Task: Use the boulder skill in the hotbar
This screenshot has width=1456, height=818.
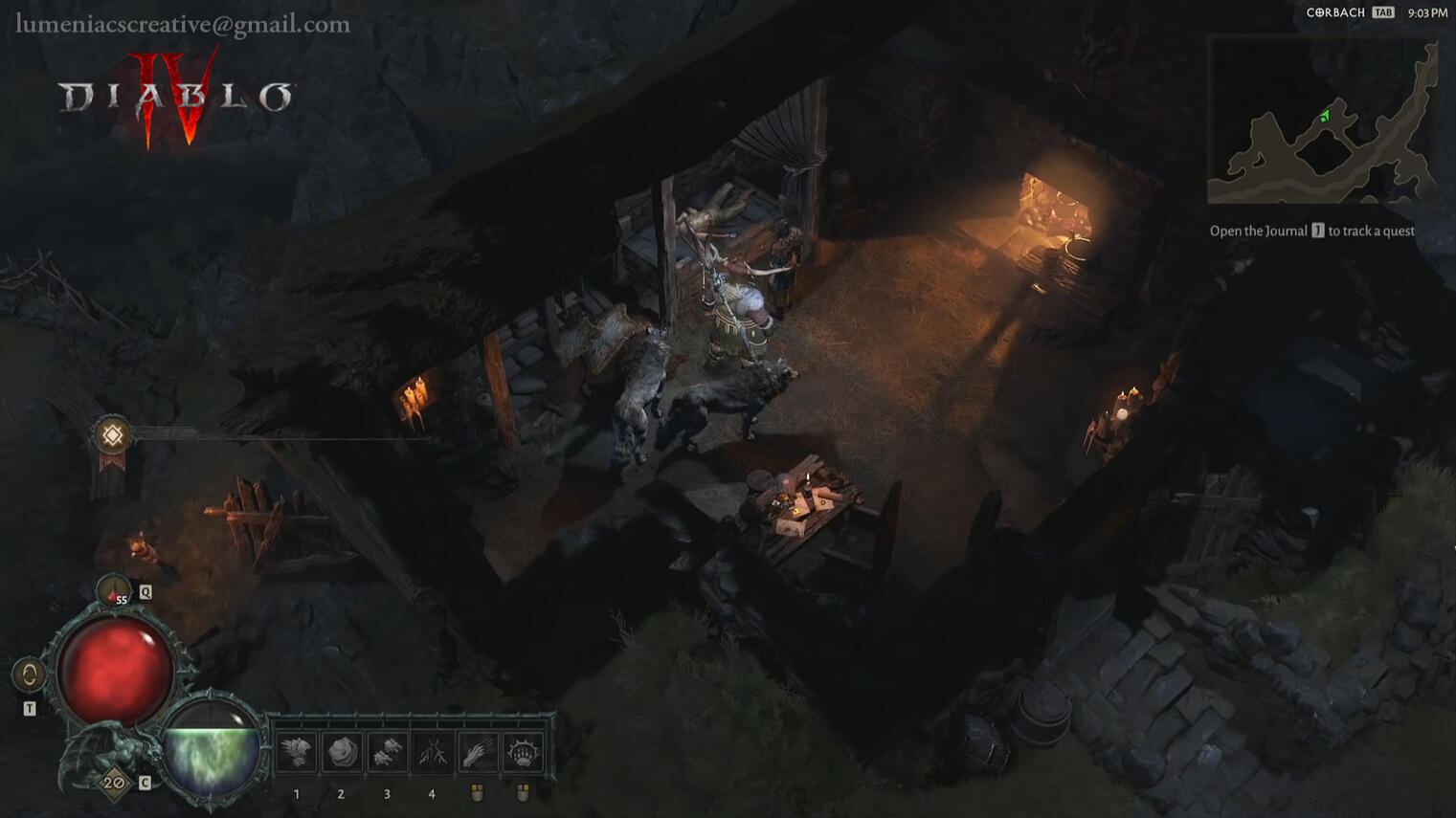Action: pos(342,753)
